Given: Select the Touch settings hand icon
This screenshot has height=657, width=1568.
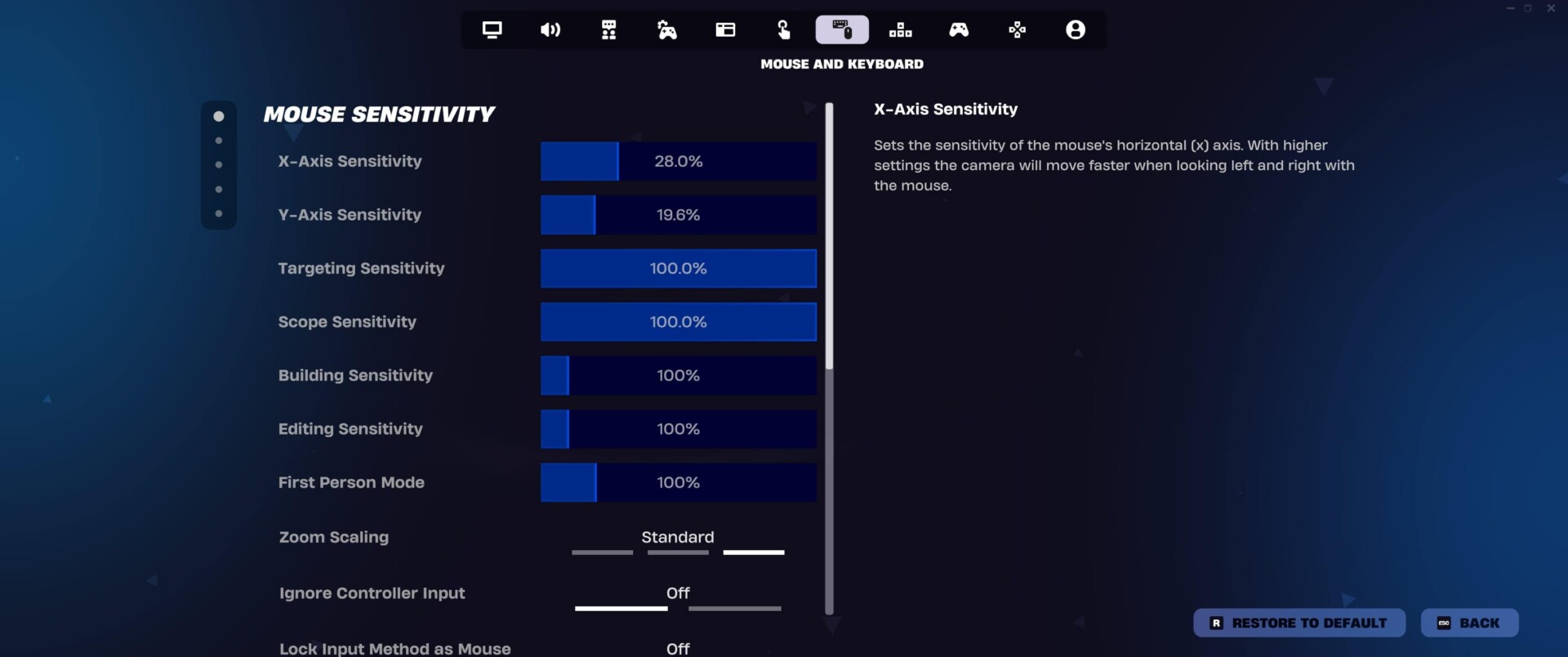Looking at the screenshot, I should (783, 29).
